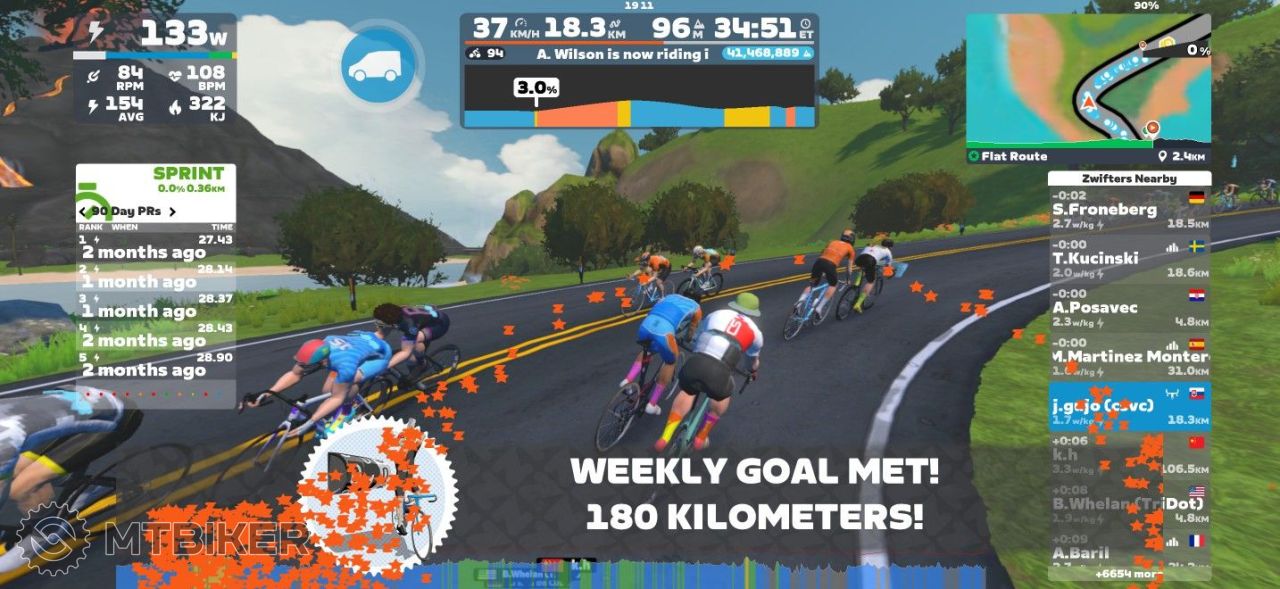Select A.Baril with the French flag
Image resolution: width=1280 pixels, height=589 pixels.
[x=1128, y=552]
